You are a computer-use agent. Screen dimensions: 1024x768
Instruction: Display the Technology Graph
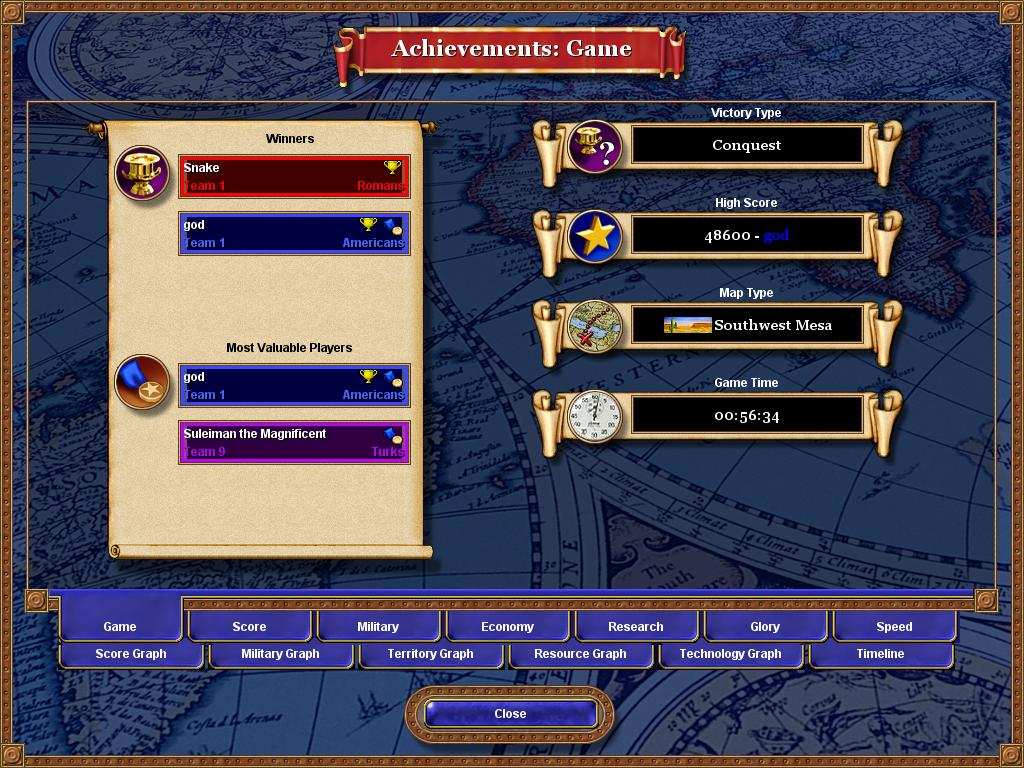pyautogui.click(x=730, y=654)
